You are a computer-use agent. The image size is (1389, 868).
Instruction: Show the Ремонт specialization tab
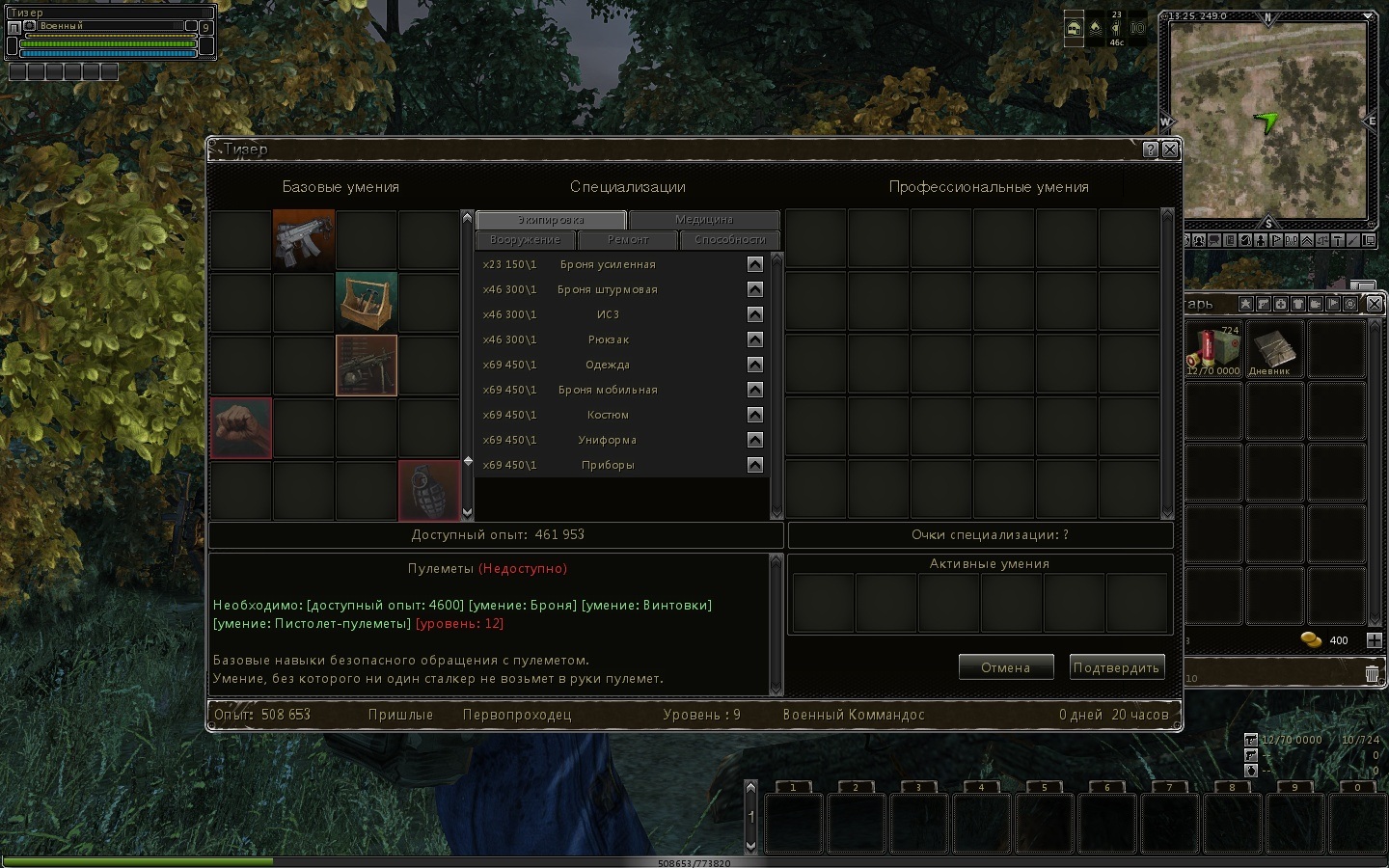tap(628, 240)
